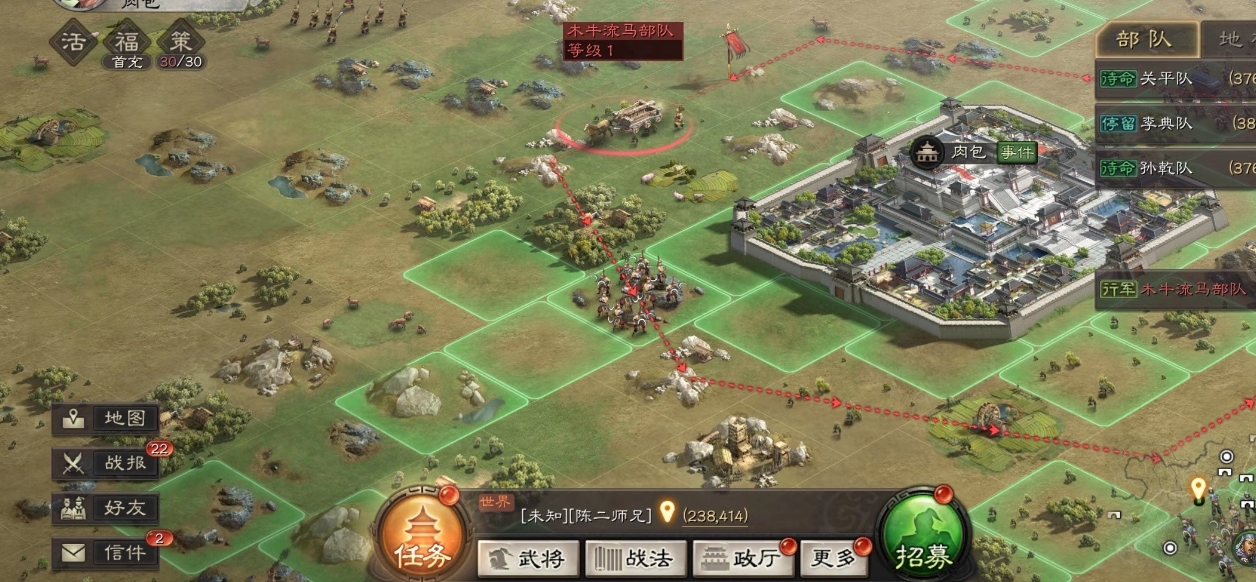Select the 关平队 troop row
The image size is (1256, 582).
coord(1175,80)
